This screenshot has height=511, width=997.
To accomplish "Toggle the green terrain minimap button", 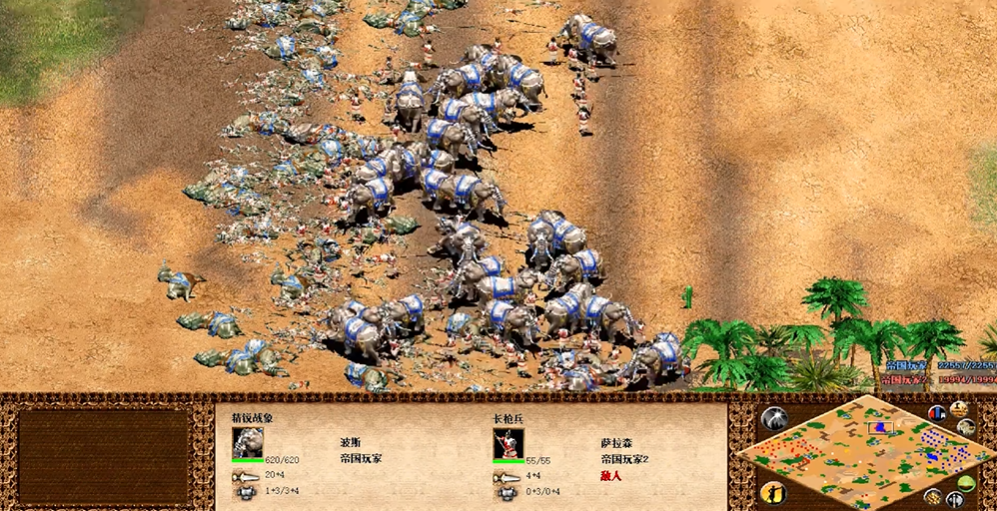I will (967, 483).
